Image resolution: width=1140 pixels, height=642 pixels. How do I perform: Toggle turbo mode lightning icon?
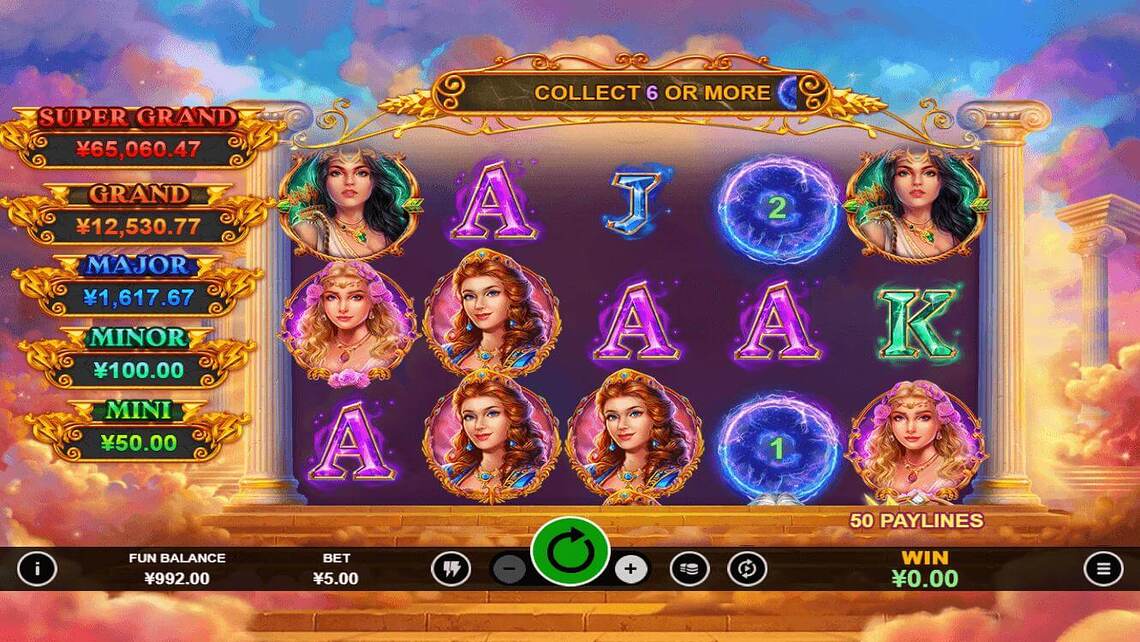450,569
